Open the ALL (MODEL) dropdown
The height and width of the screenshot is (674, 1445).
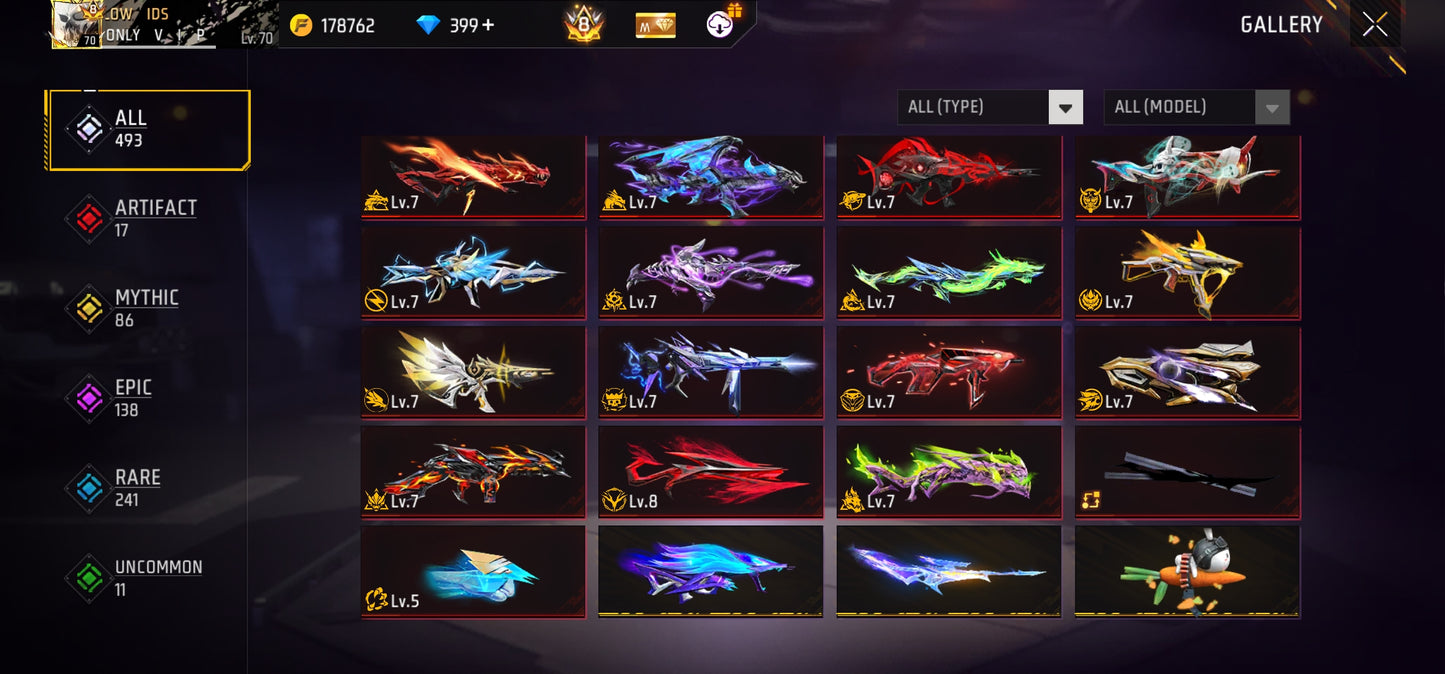coord(1196,107)
